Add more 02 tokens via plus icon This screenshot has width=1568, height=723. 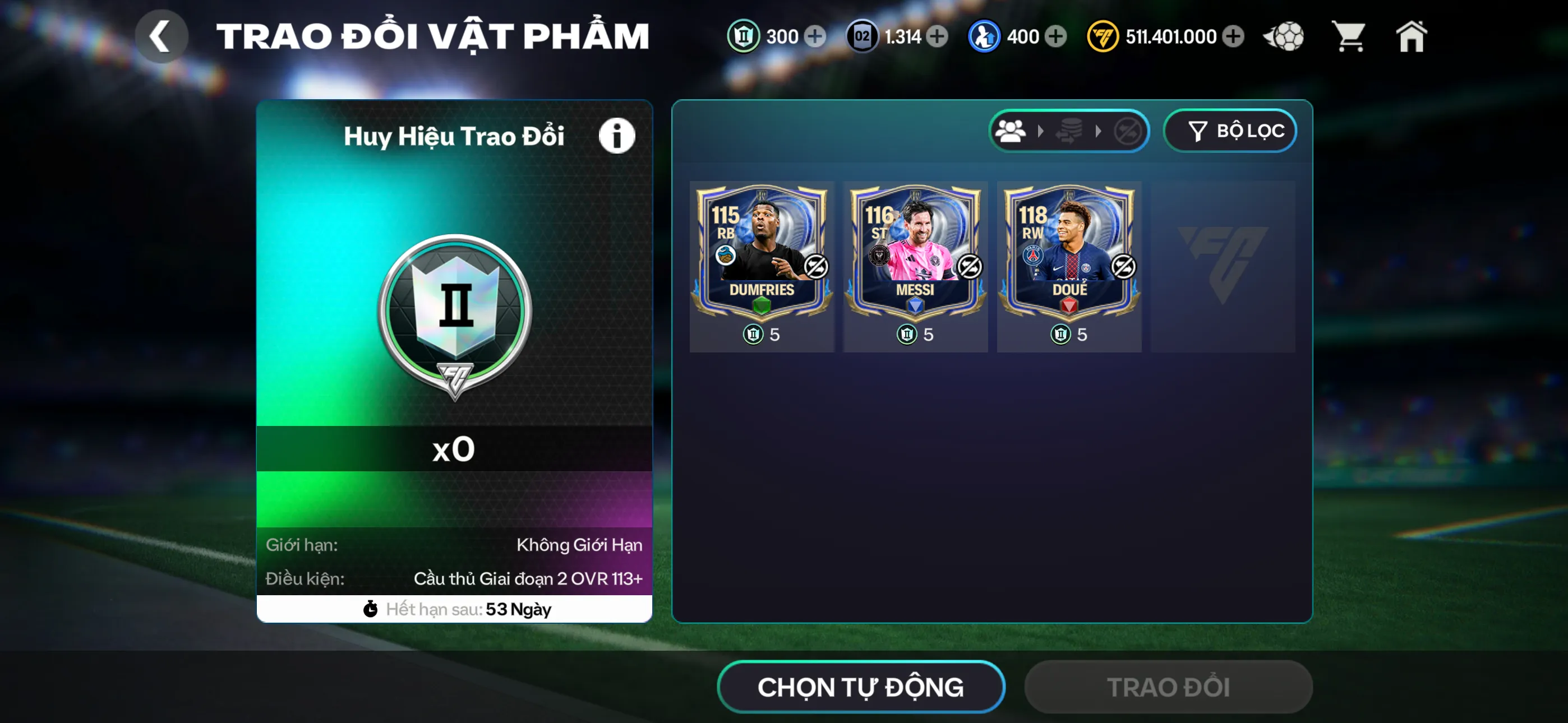tap(938, 36)
